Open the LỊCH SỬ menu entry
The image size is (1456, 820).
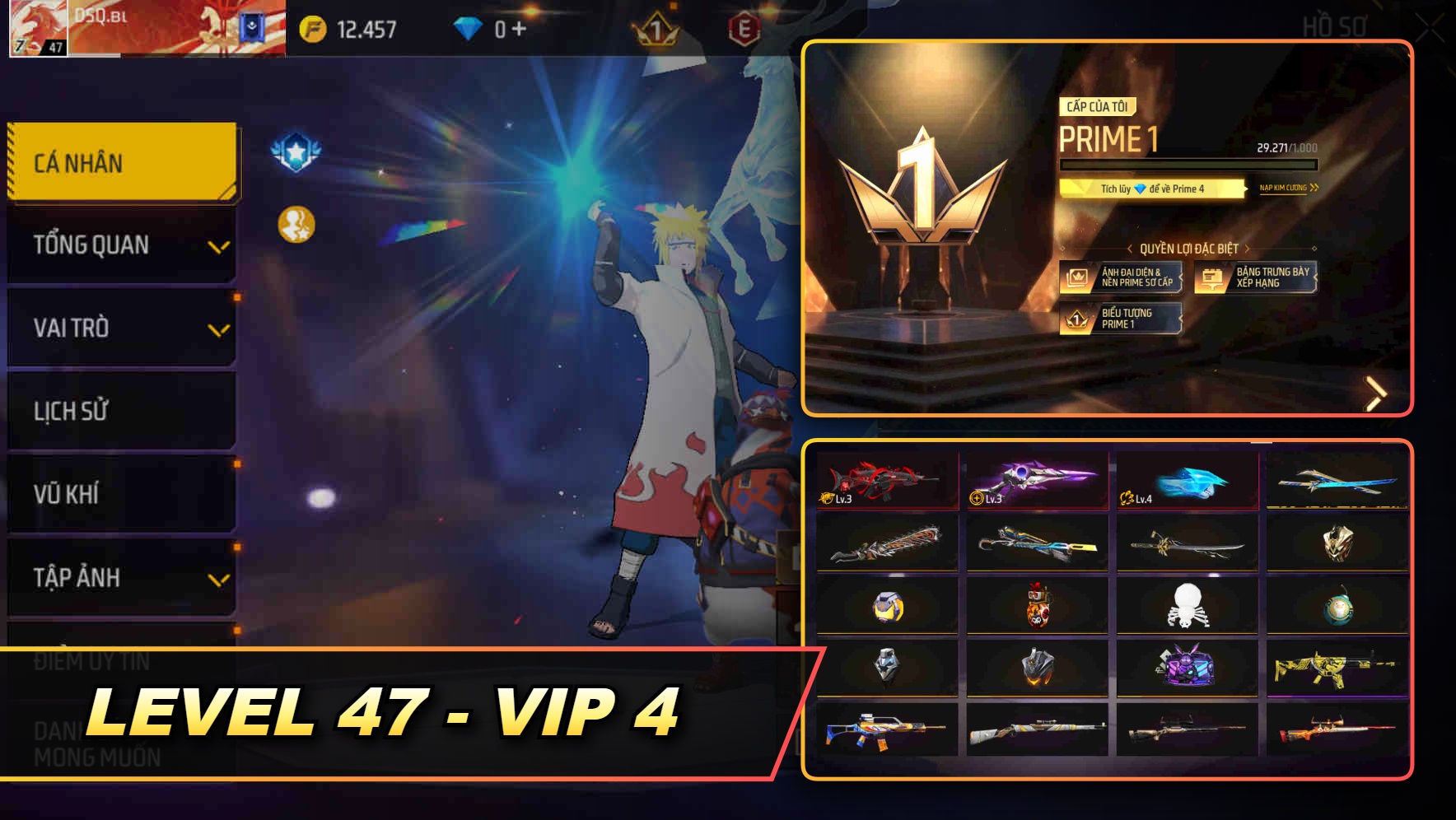(121, 412)
